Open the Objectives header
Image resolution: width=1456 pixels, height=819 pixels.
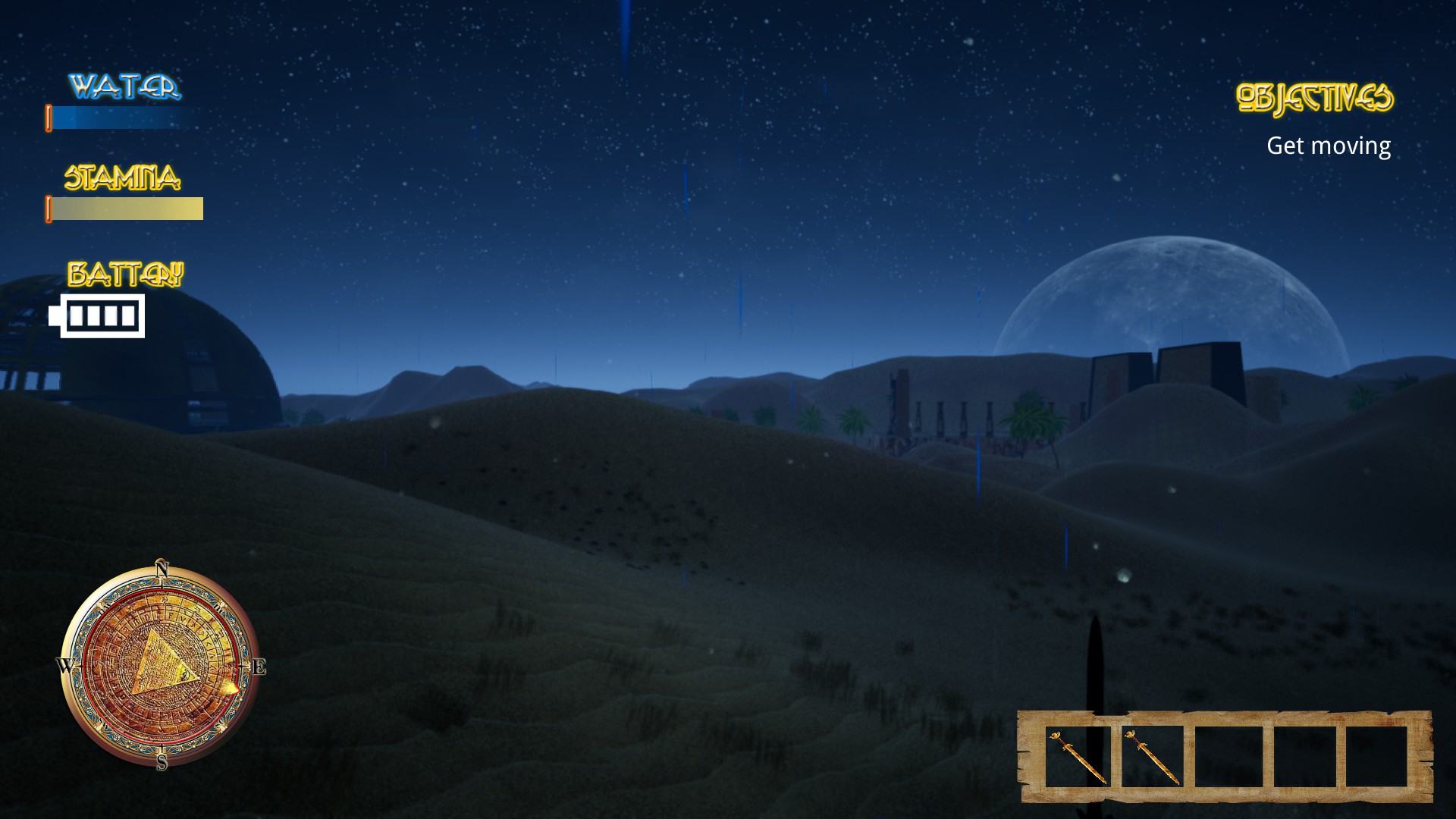point(1316,96)
